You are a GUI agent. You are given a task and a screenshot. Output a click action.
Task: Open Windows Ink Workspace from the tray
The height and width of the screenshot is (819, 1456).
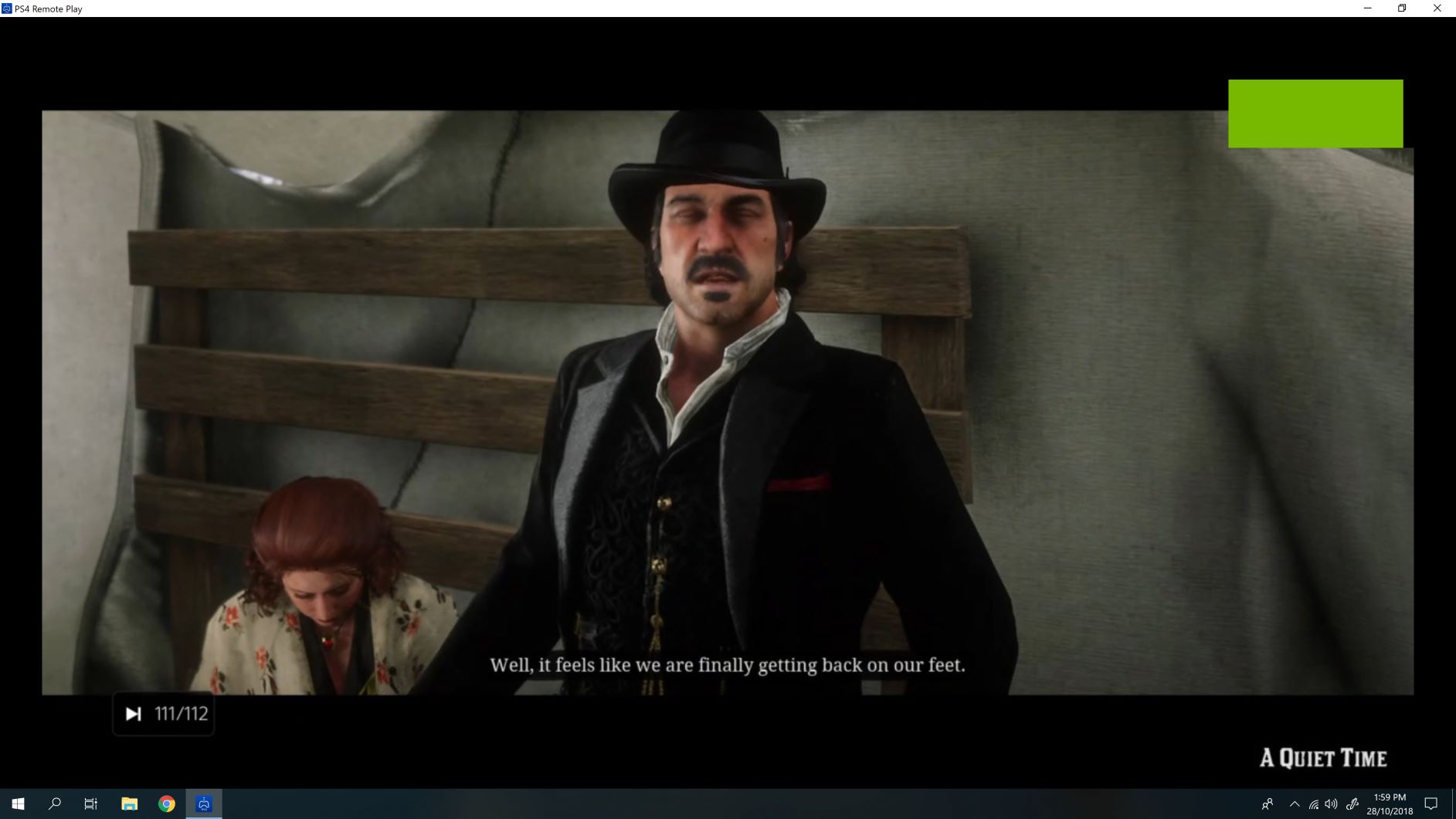pos(1352,804)
